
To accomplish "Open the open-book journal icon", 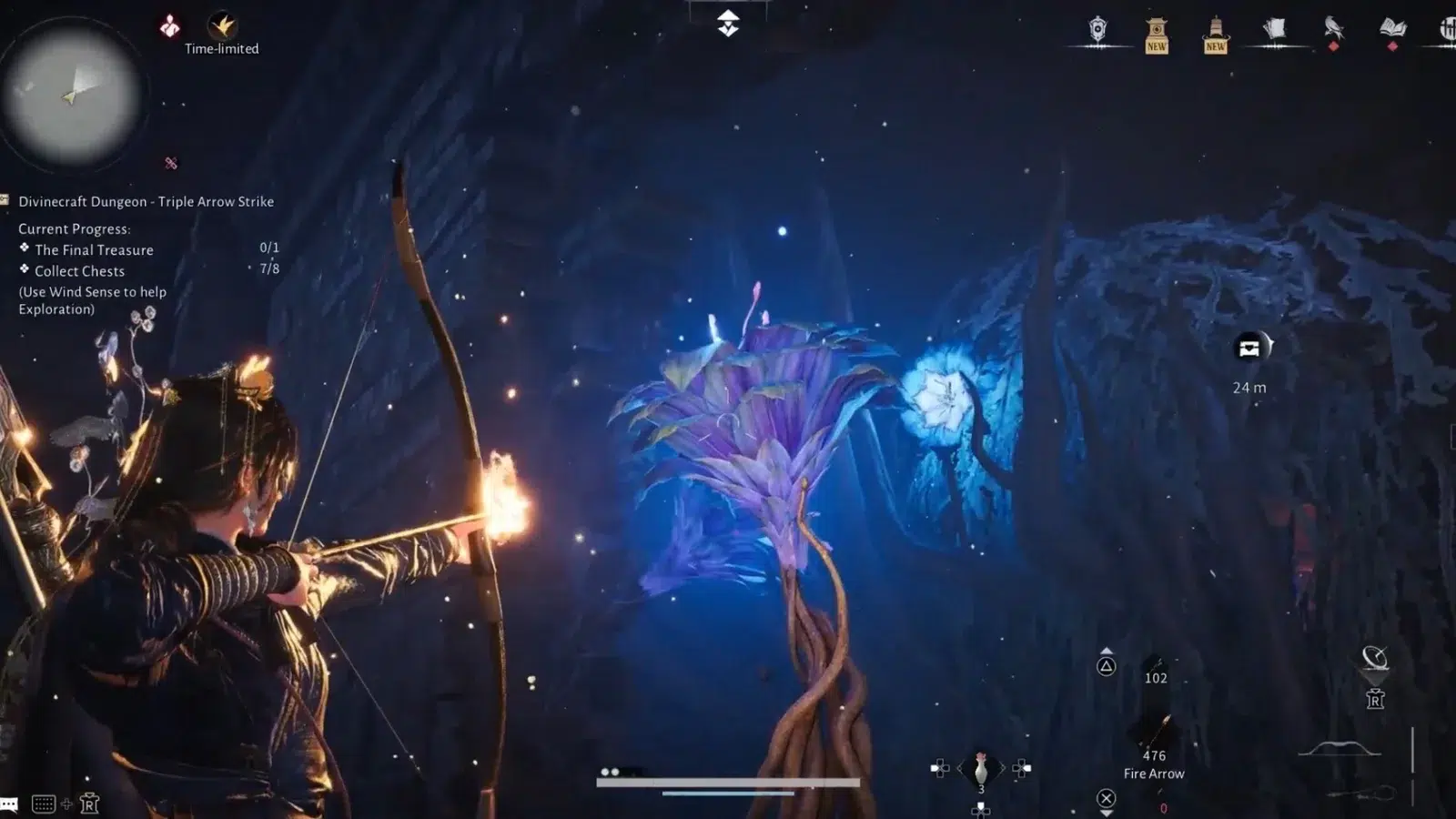I will point(1392,28).
